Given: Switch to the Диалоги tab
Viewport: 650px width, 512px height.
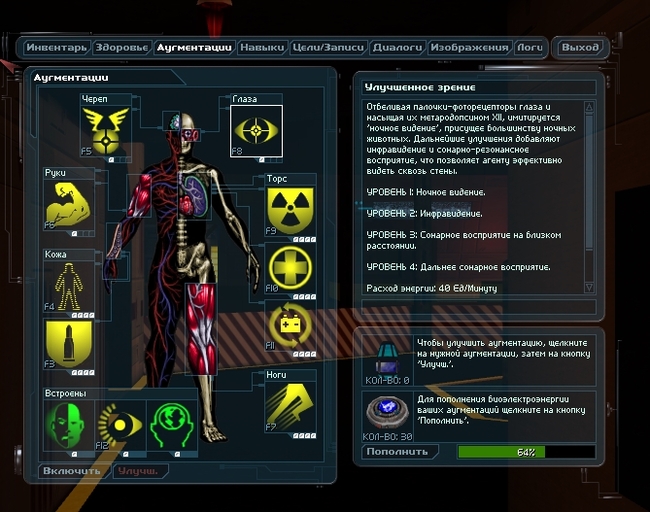Looking at the screenshot, I should click(x=397, y=47).
